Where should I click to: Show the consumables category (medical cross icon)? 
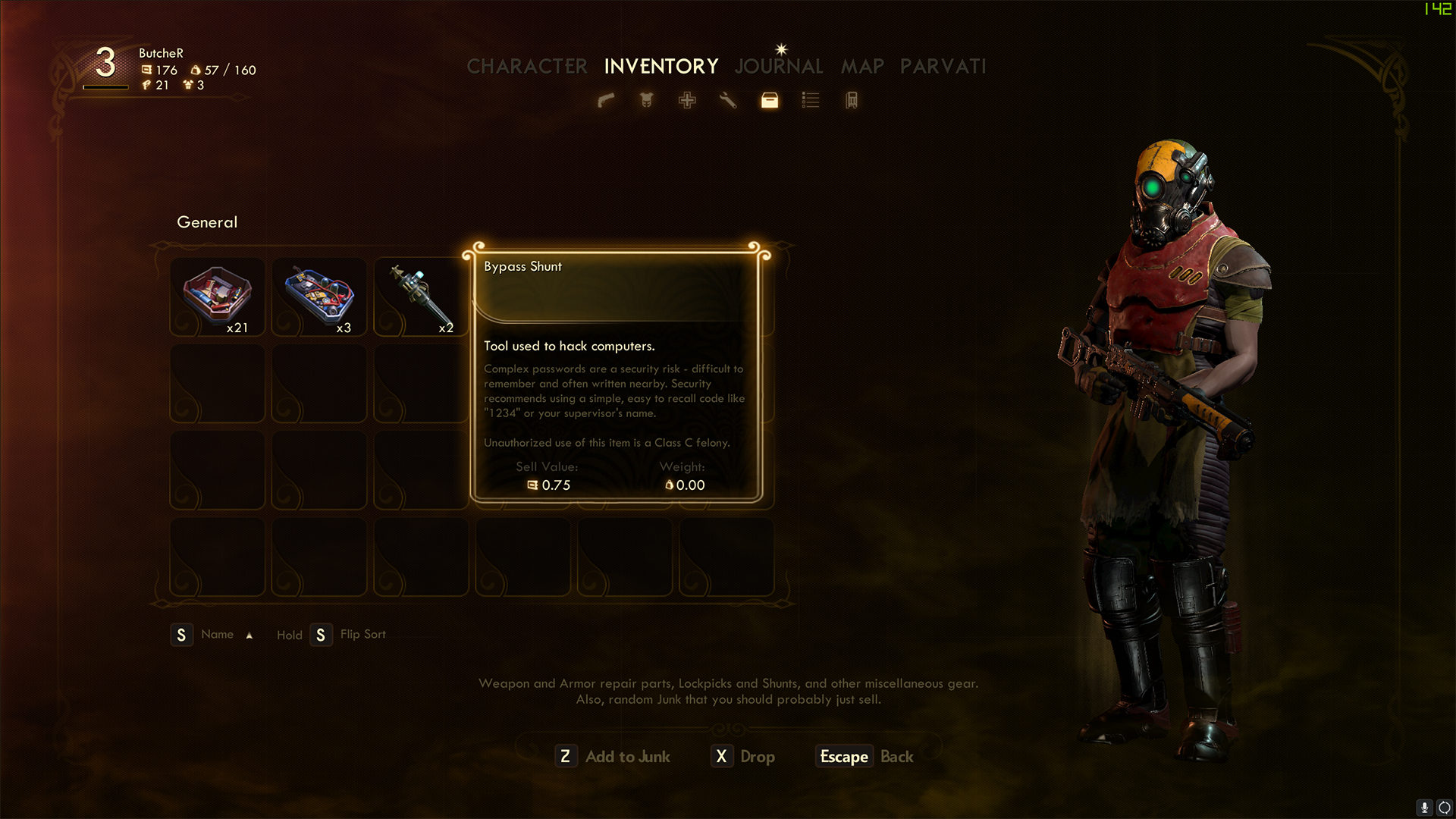point(687,100)
